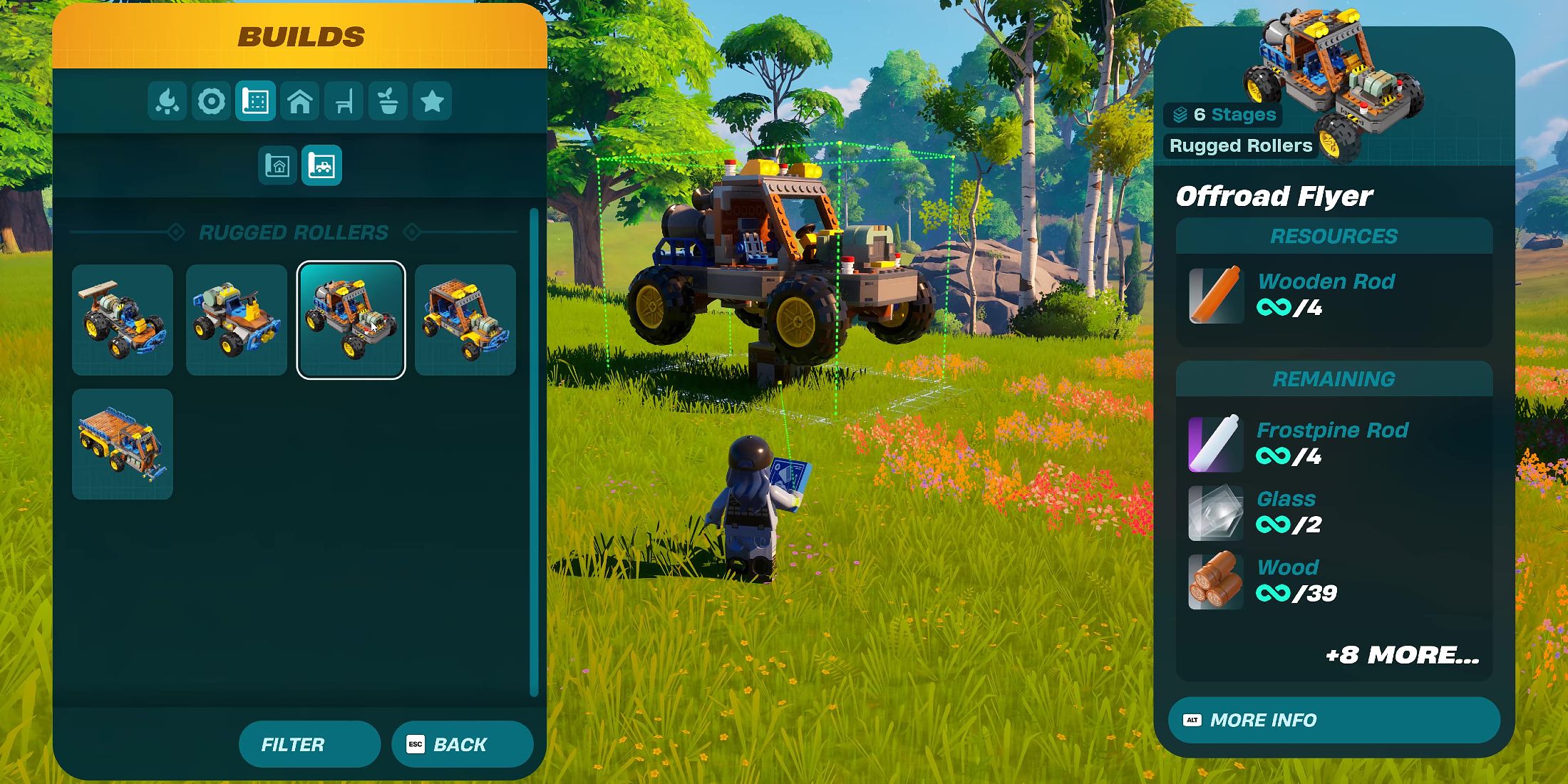Screen dimensions: 1568x784
Task: Toggle the vehicle blueprint sub-filter
Action: point(323,165)
